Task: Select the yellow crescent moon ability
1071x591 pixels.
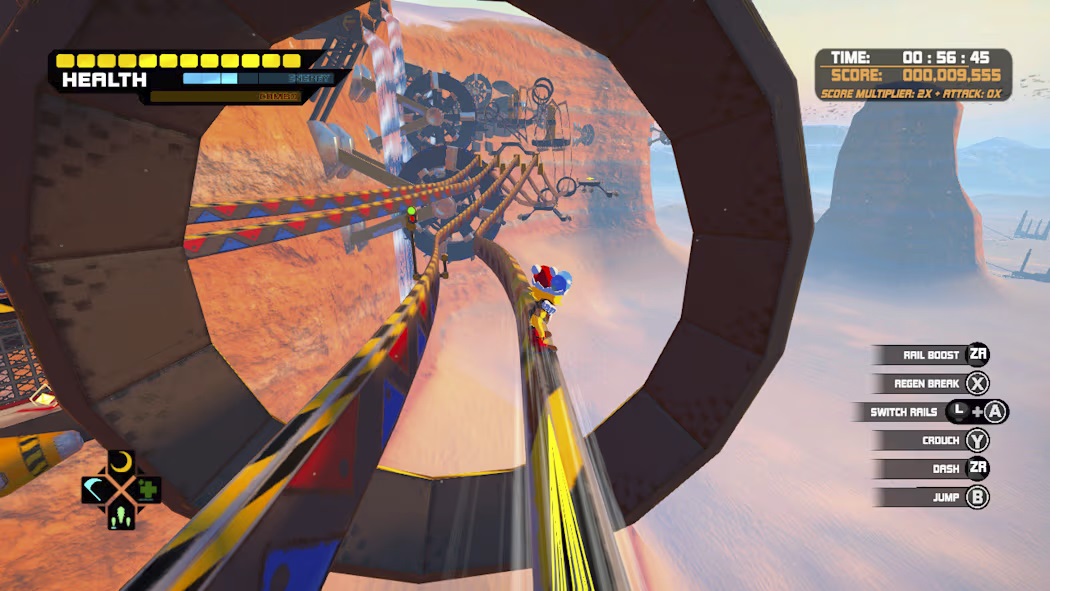Action: tap(121, 462)
